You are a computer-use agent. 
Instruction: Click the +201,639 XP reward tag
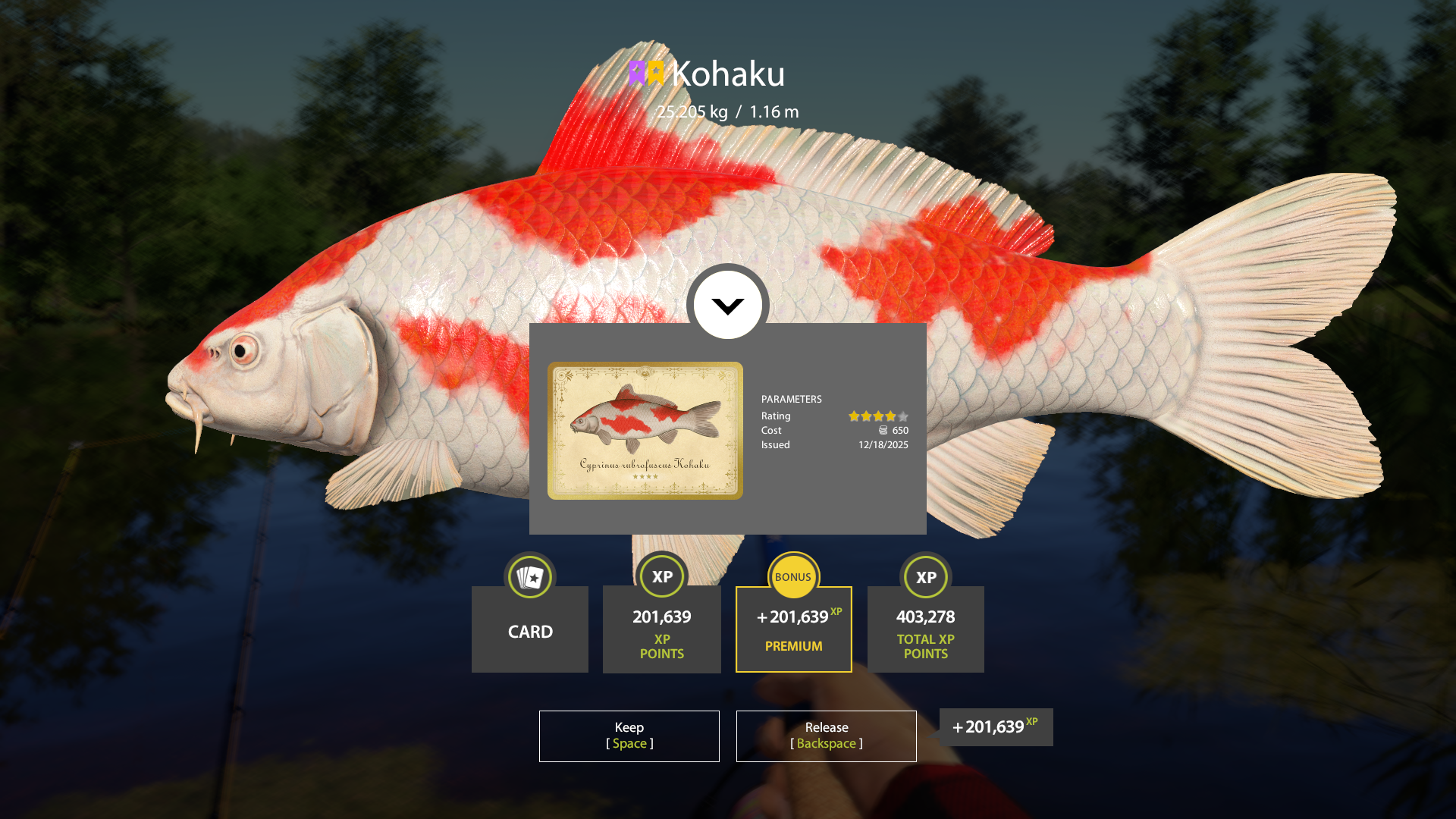pyautogui.click(x=995, y=726)
